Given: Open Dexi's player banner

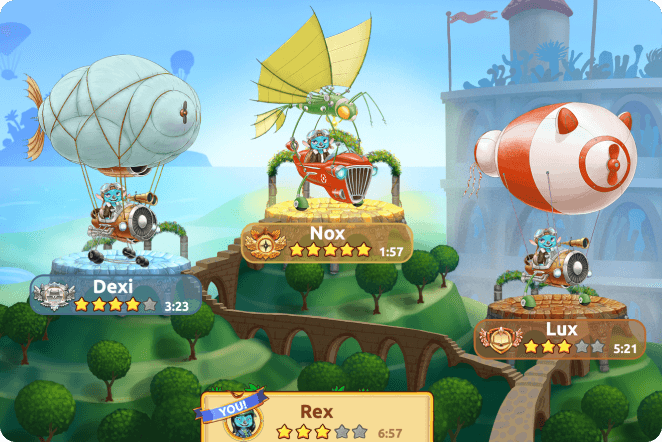Looking at the screenshot, I should coord(120,295).
